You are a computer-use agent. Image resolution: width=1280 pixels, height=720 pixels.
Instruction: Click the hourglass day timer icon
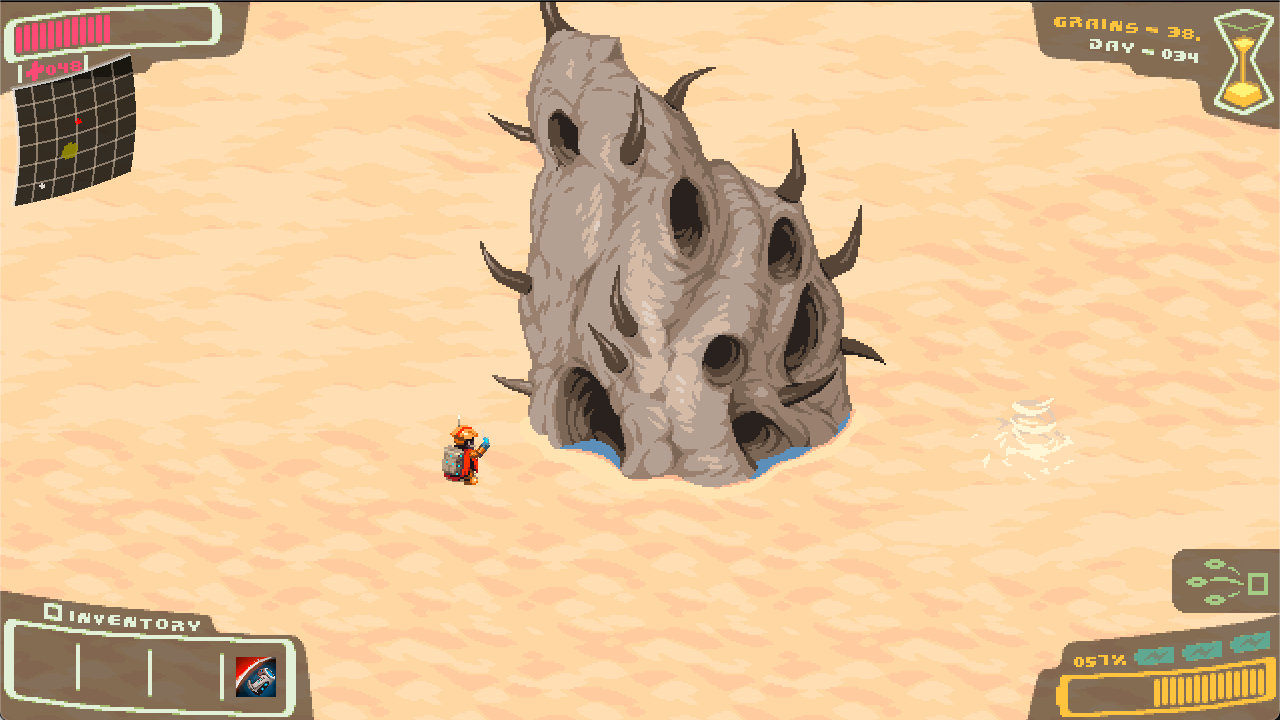coord(1243,60)
